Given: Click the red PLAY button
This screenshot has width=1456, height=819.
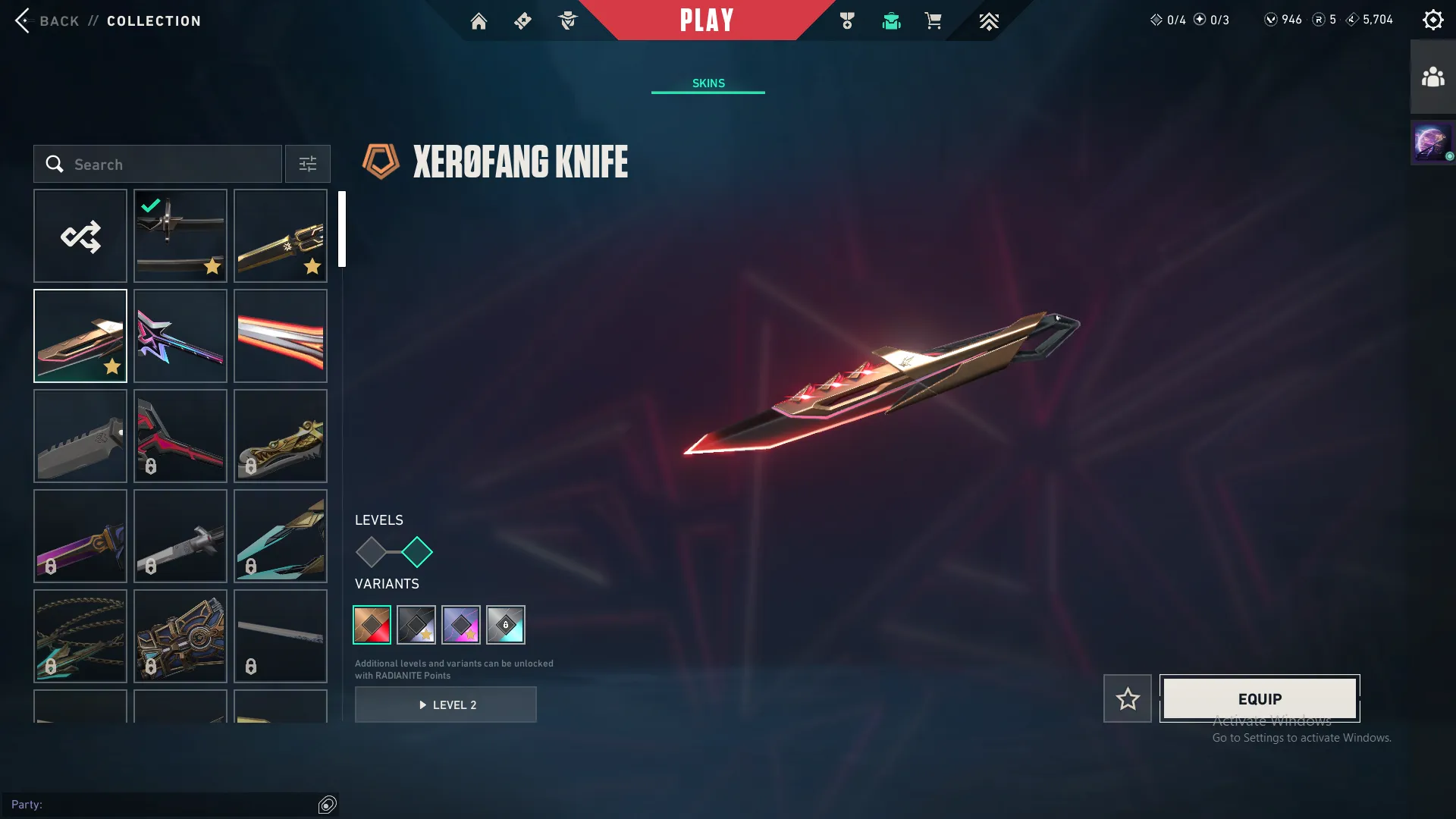Looking at the screenshot, I should point(708,20).
